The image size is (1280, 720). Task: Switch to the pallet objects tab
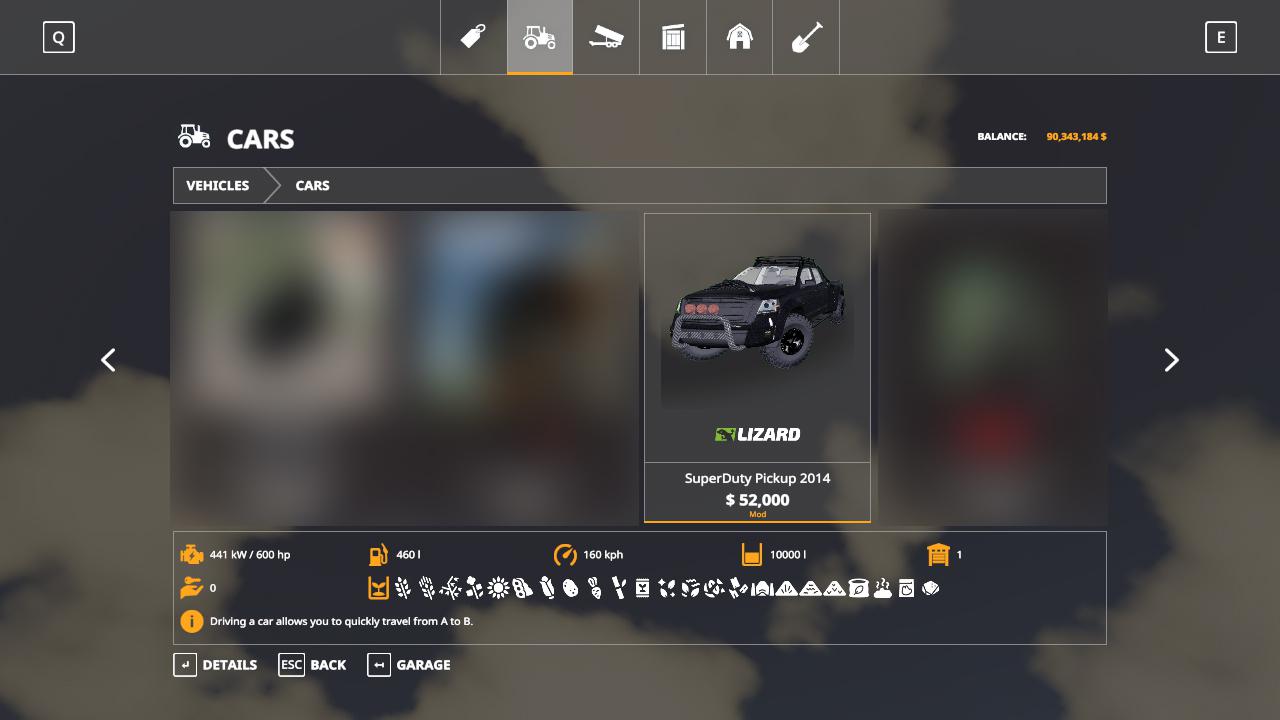(x=673, y=37)
